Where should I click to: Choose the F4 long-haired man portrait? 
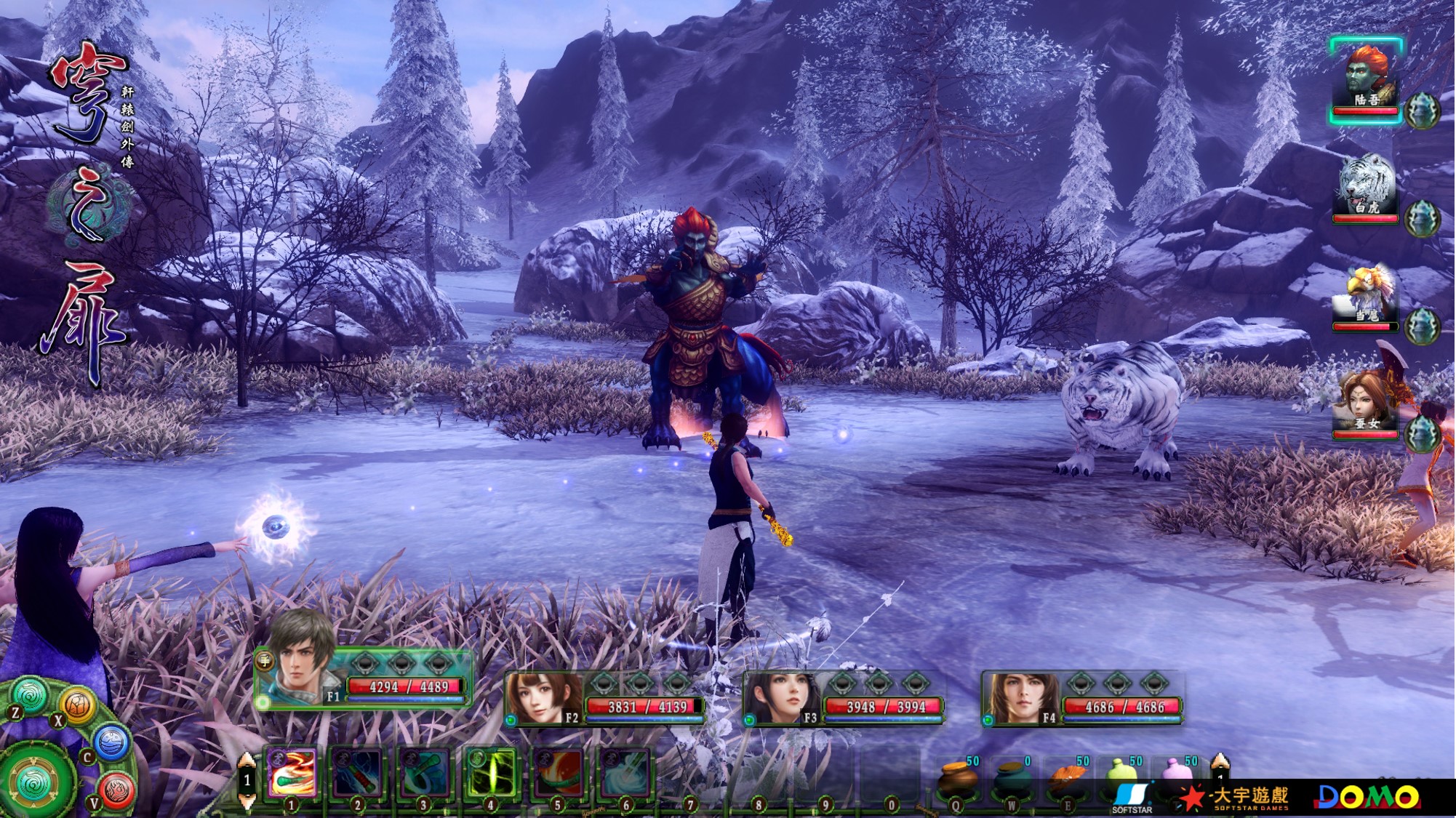click(1018, 698)
